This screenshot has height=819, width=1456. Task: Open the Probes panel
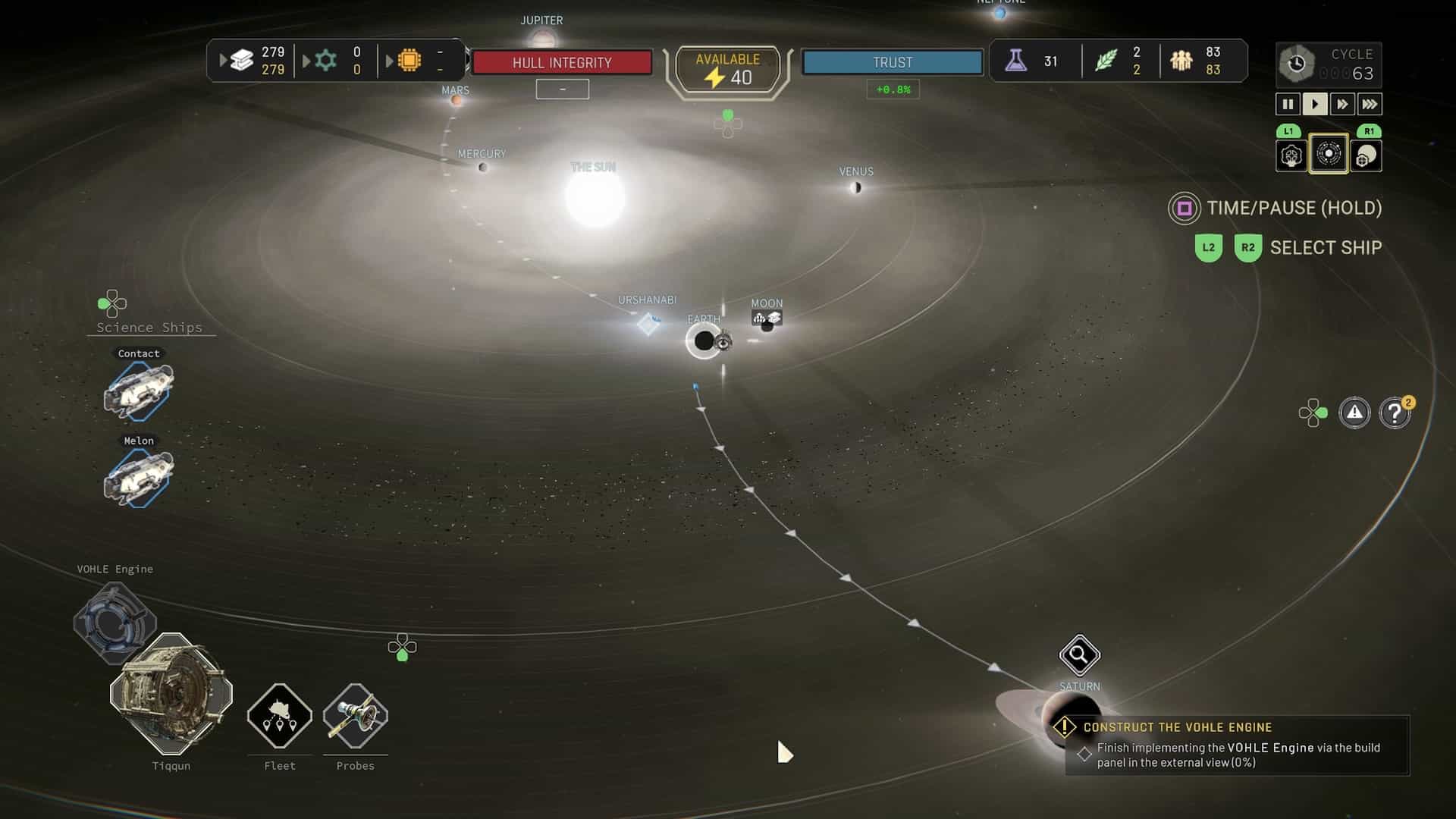[356, 716]
